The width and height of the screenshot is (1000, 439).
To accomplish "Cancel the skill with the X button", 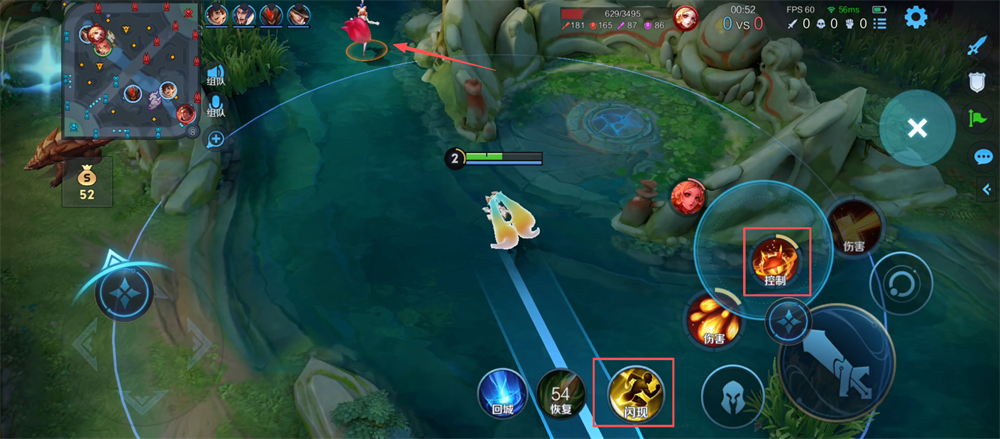I will pos(917,128).
